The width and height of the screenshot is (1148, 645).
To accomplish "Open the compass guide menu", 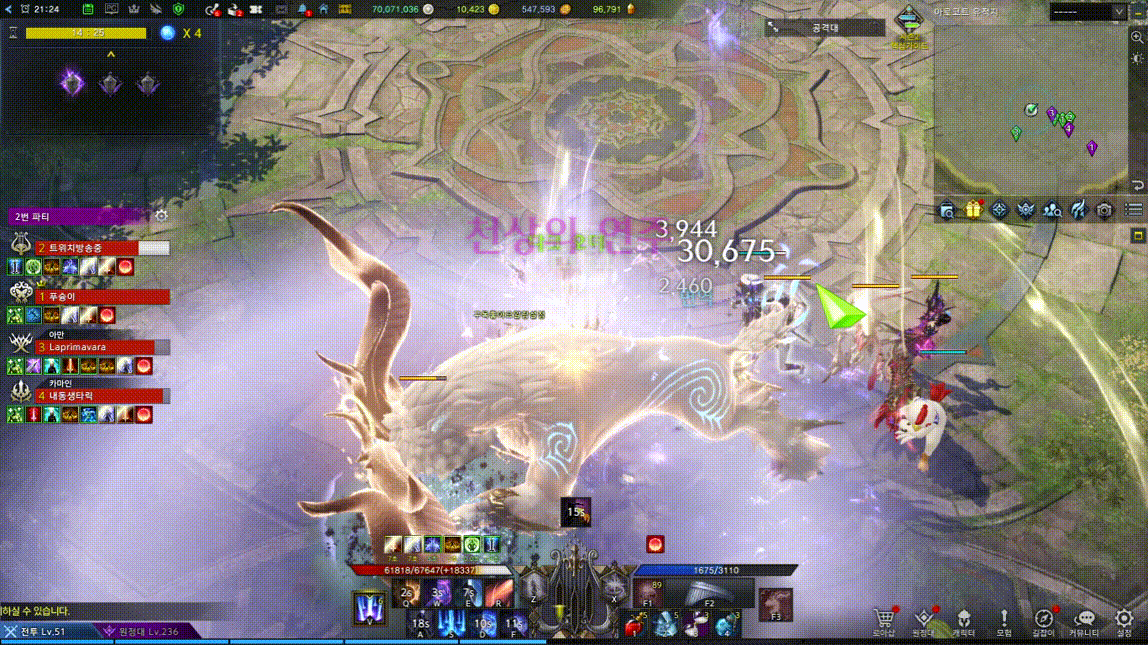I will click(x=1043, y=621).
